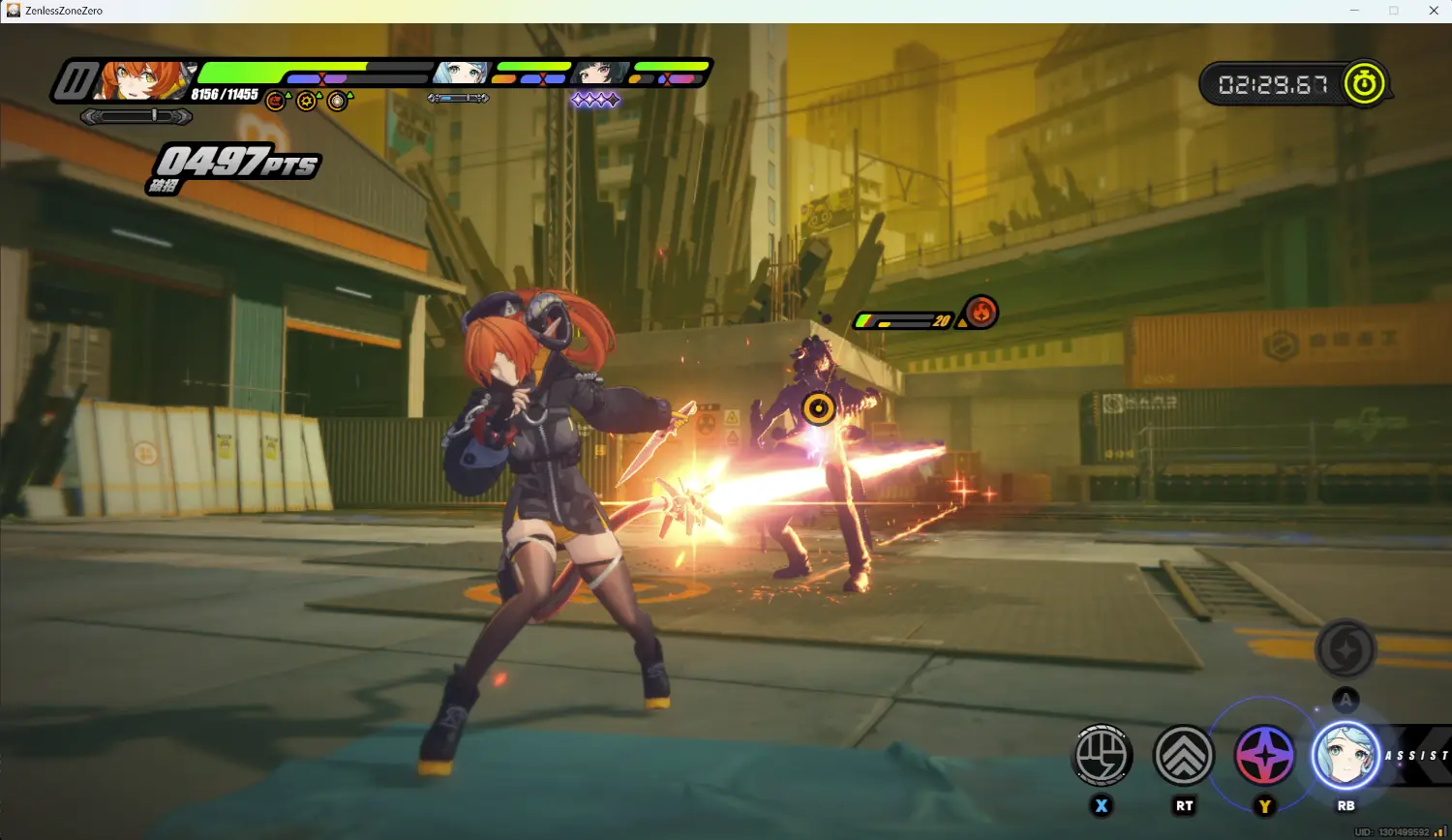The height and width of the screenshot is (840, 1452).
Task: Tap the blue-haired Assist portrait button
Action: 1346,756
